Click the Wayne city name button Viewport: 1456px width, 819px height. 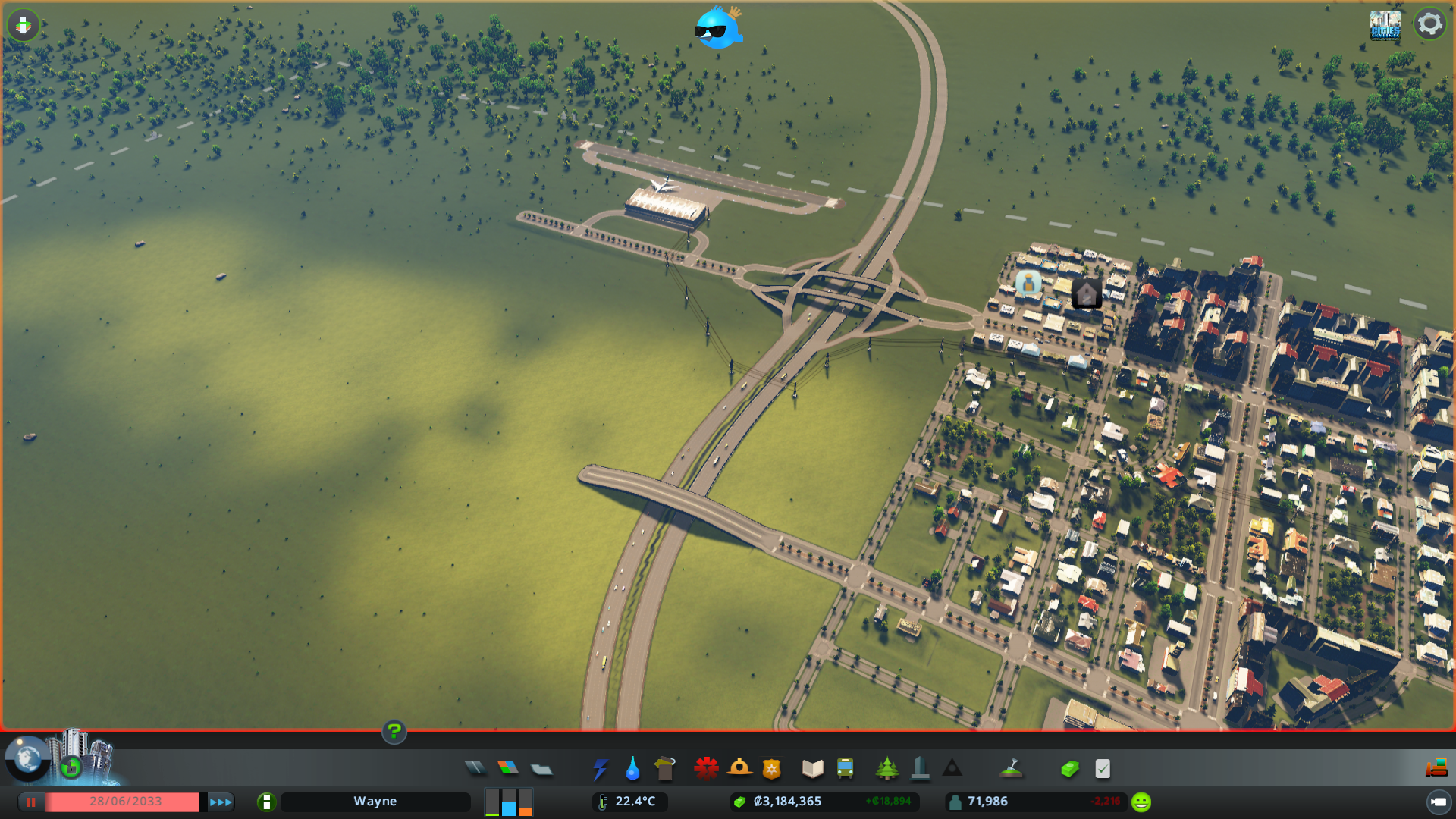pyautogui.click(x=375, y=802)
